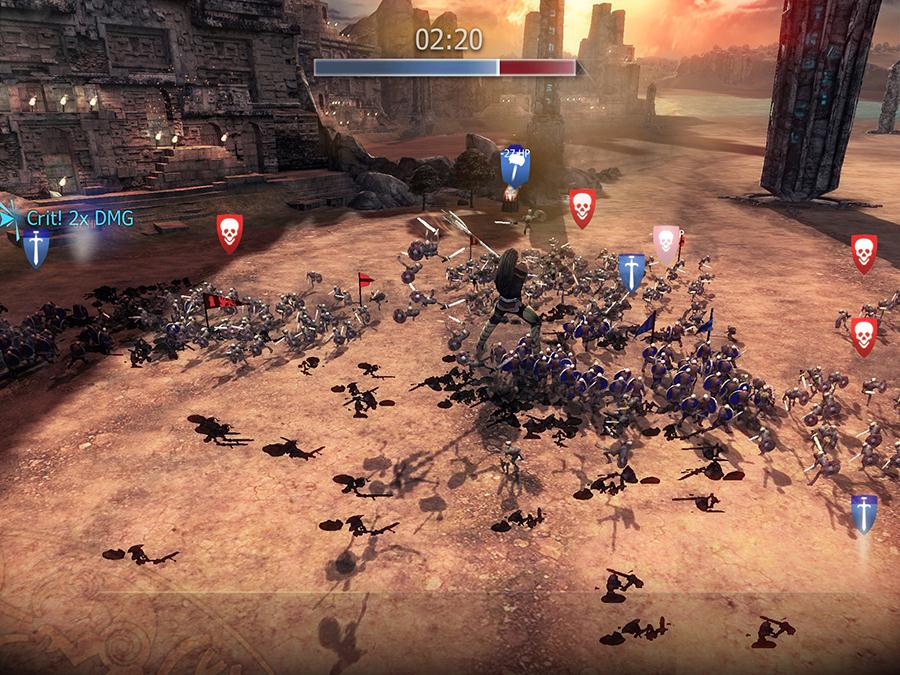Select the blue hammer titan shield marker
This screenshot has width=900, height=675.
(x=515, y=166)
